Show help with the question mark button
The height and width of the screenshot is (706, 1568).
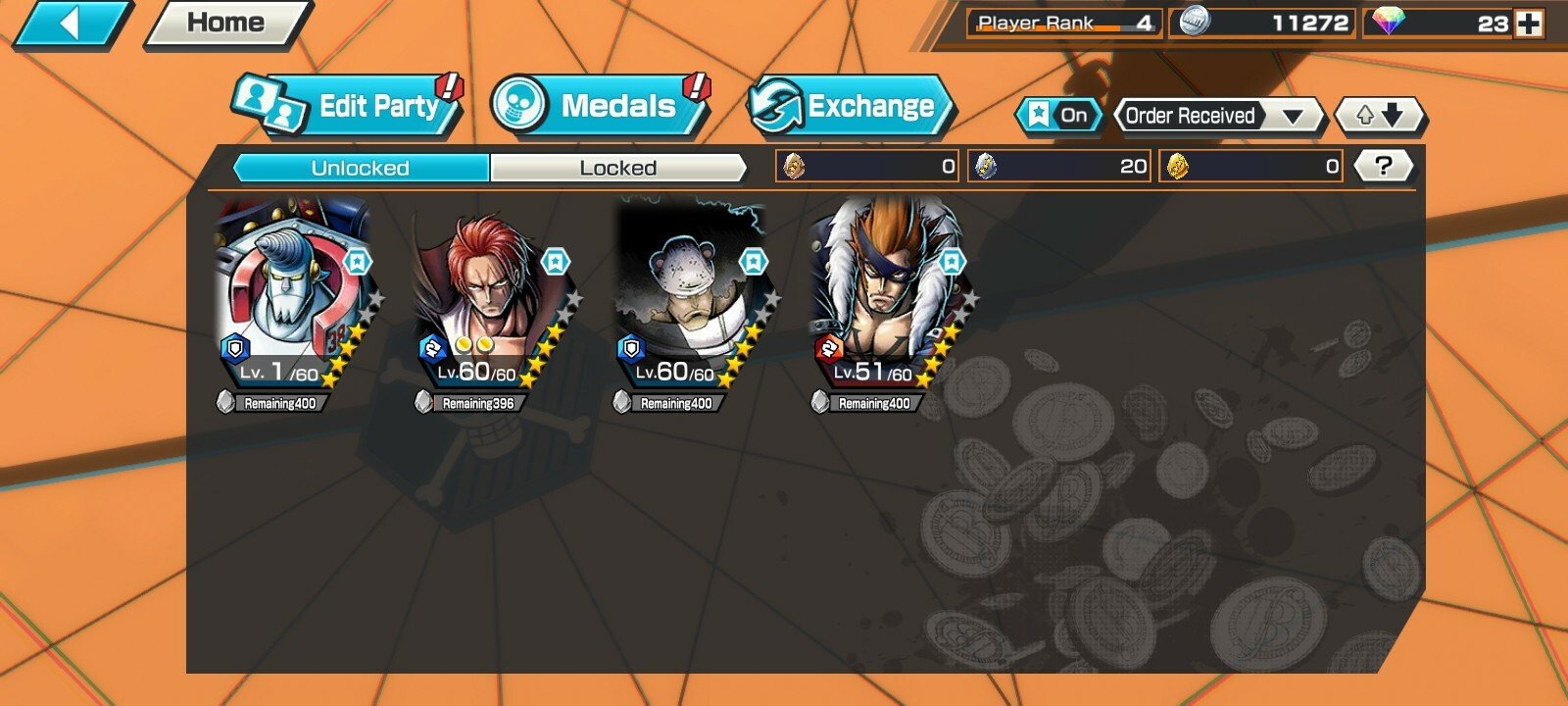(1383, 166)
